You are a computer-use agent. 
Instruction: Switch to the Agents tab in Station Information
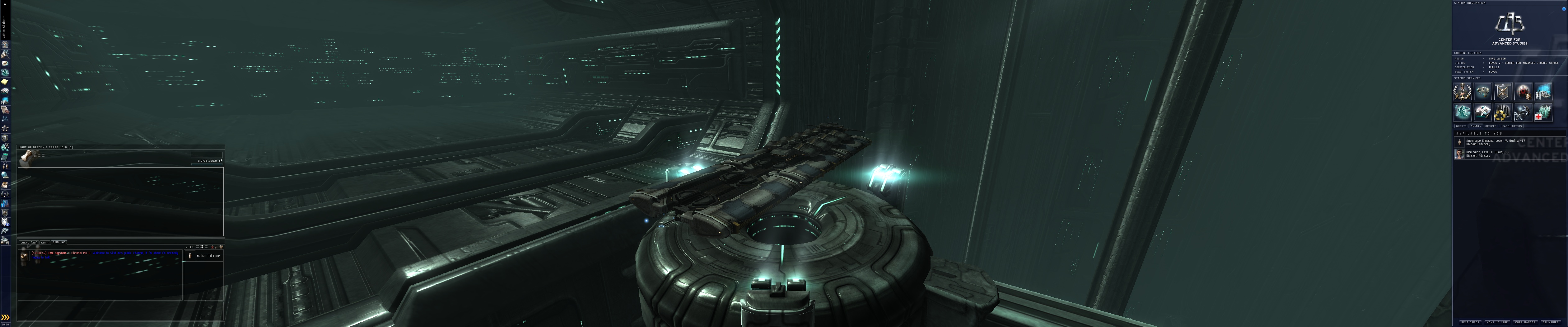click(1476, 126)
